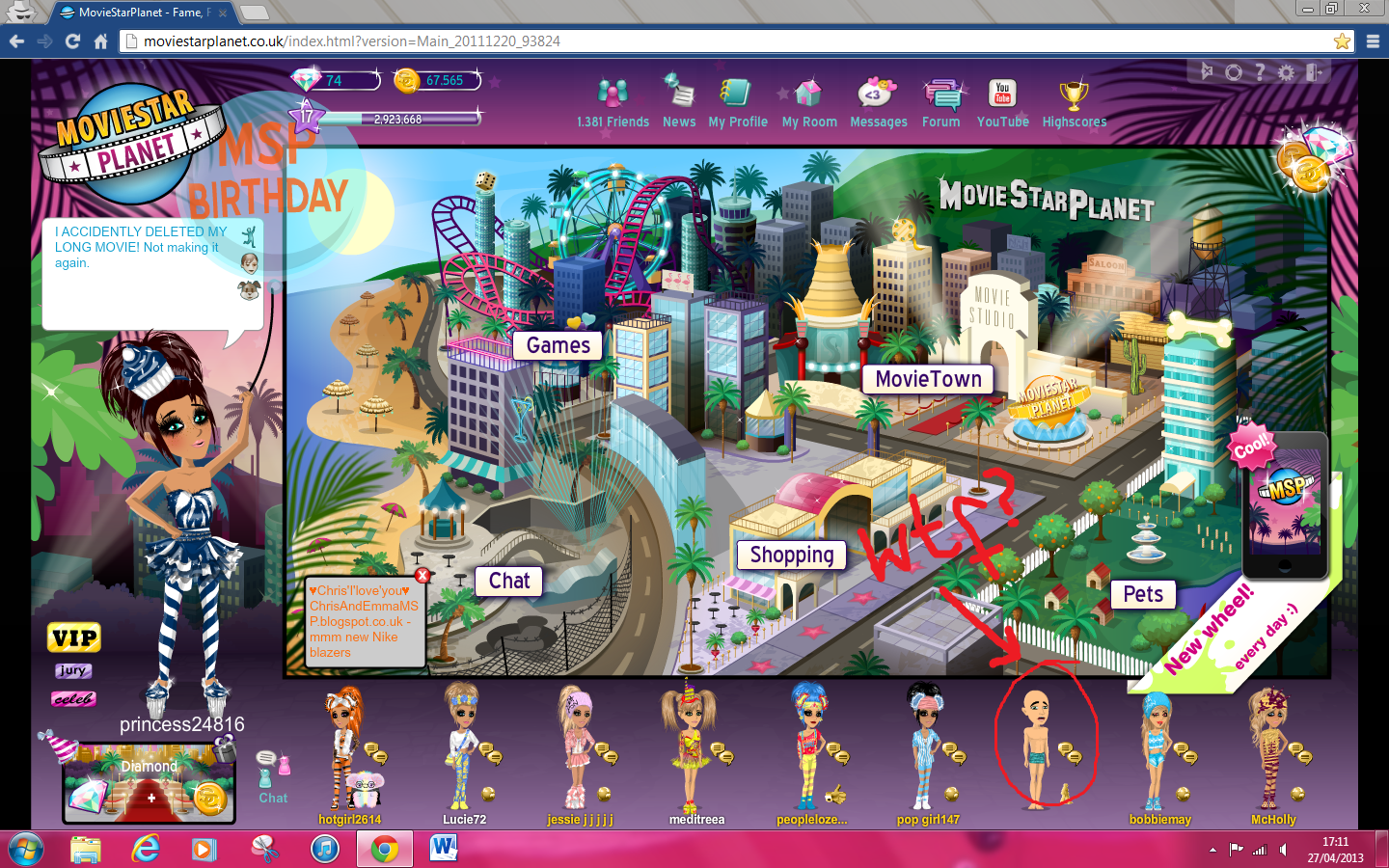Enter the Shopping area
Image resolution: width=1389 pixels, height=868 pixels.
791,555
